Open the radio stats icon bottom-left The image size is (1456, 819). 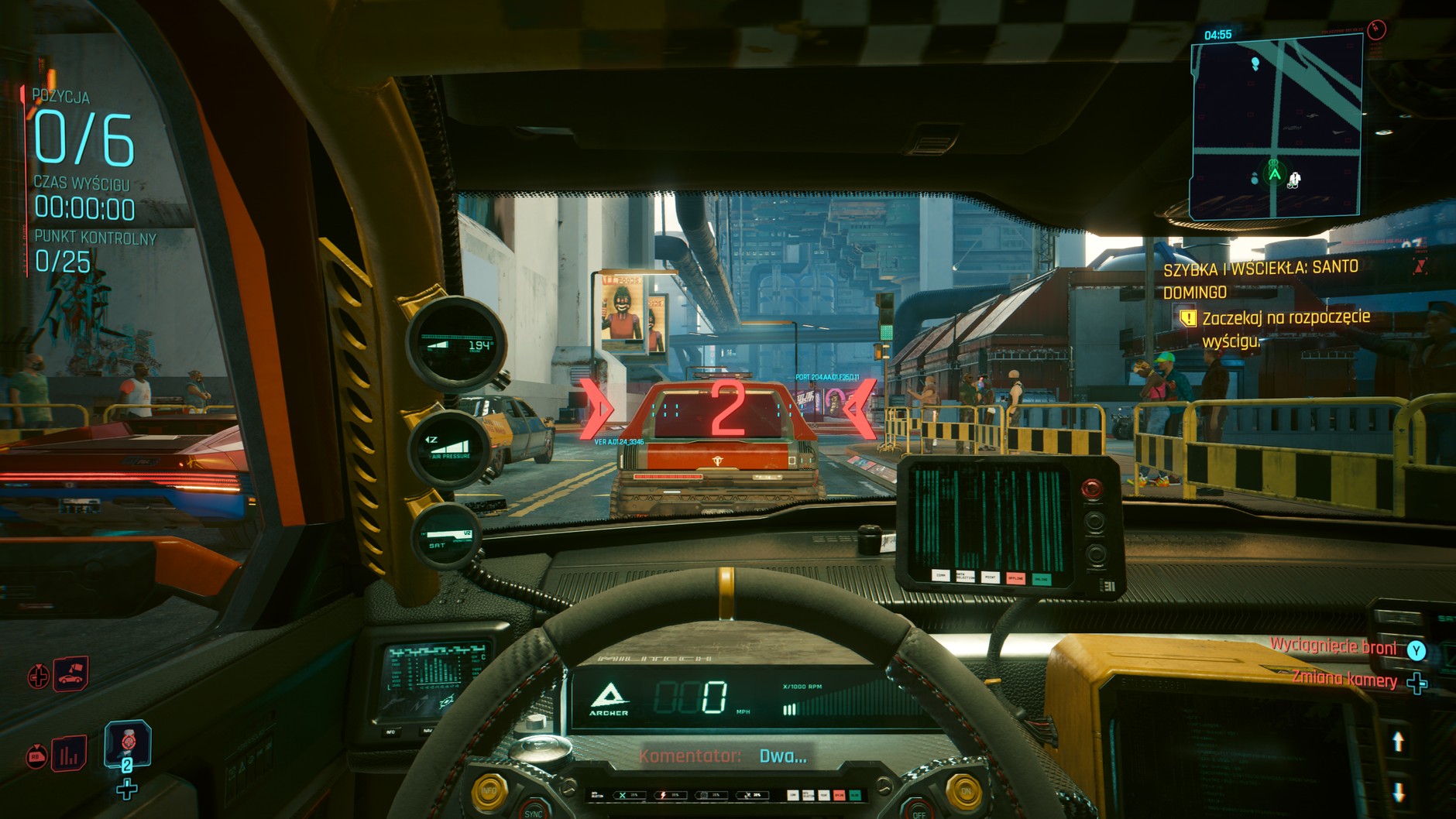pos(68,755)
